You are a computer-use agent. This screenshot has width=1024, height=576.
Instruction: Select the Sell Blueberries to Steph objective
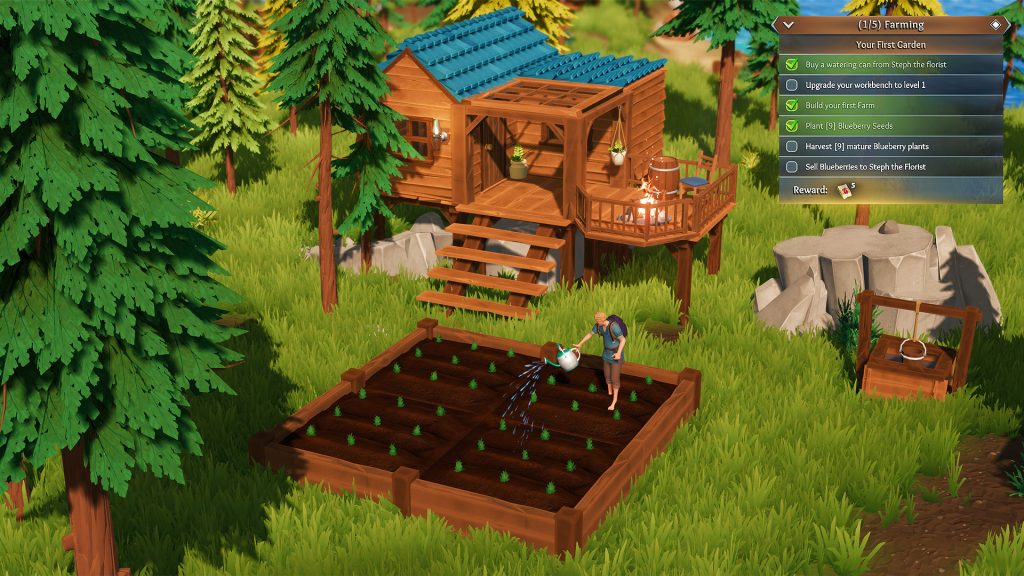point(868,167)
